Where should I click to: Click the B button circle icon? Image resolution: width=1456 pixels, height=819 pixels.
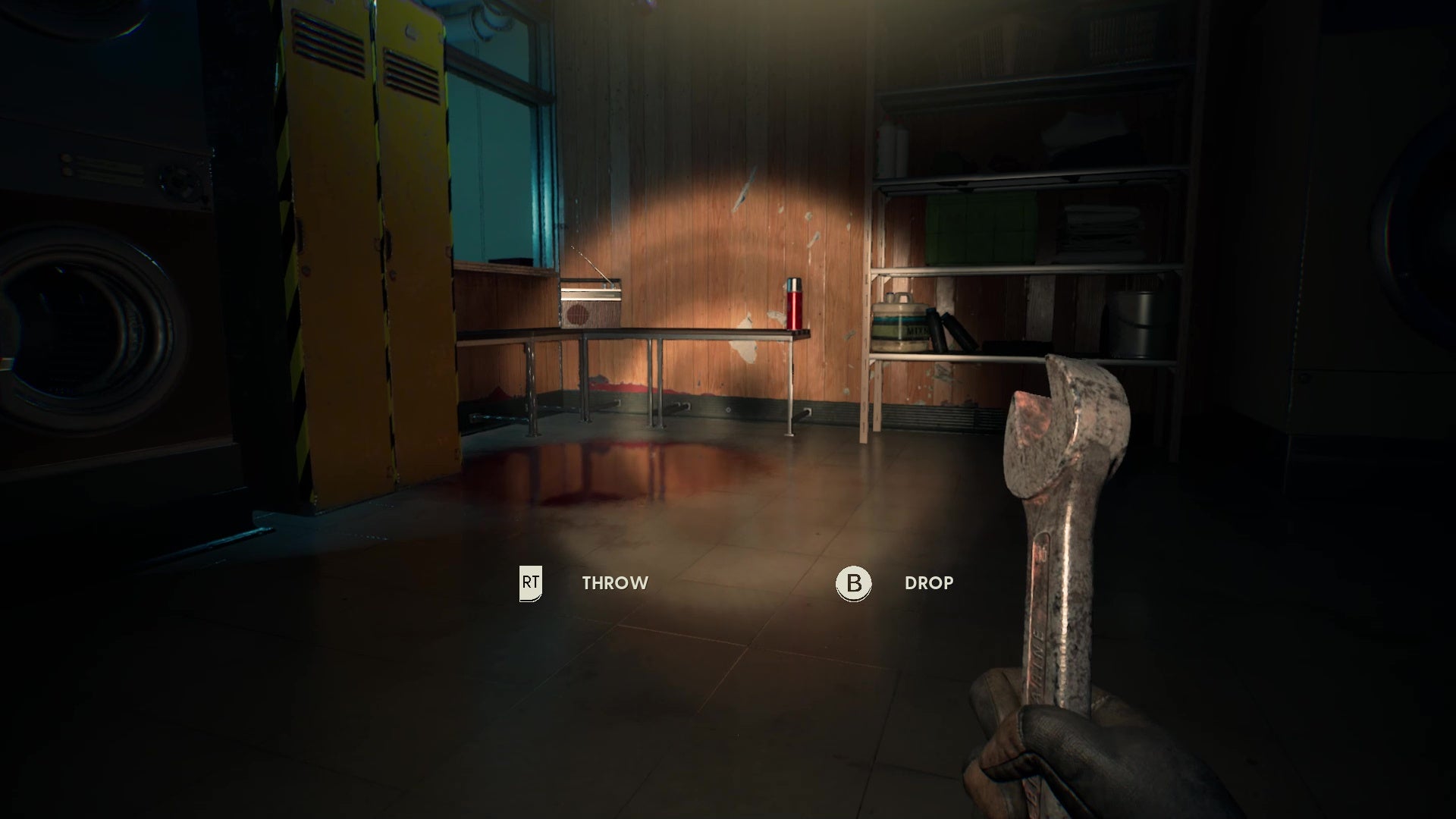click(853, 584)
